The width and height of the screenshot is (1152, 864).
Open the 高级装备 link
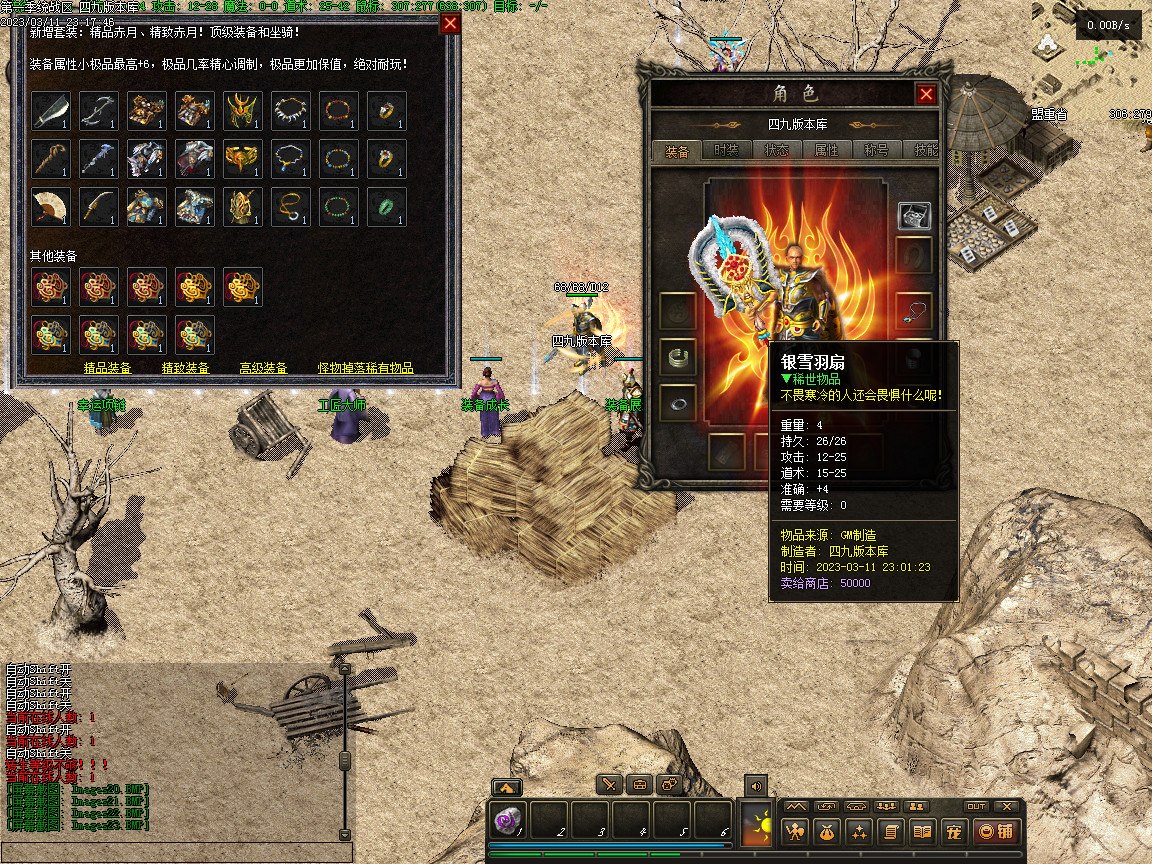263,368
